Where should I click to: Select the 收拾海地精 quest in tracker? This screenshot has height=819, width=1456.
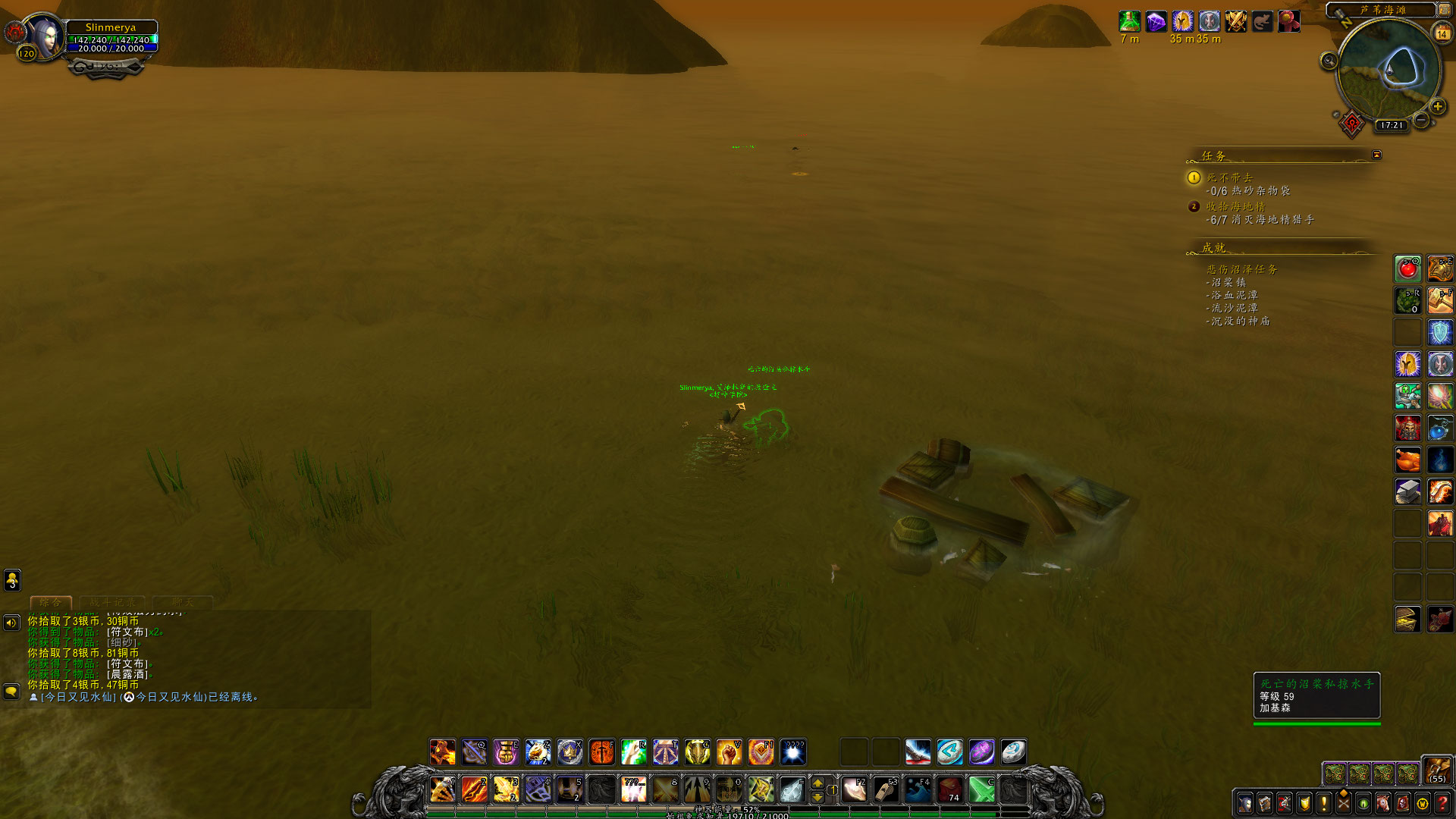[x=1235, y=207]
